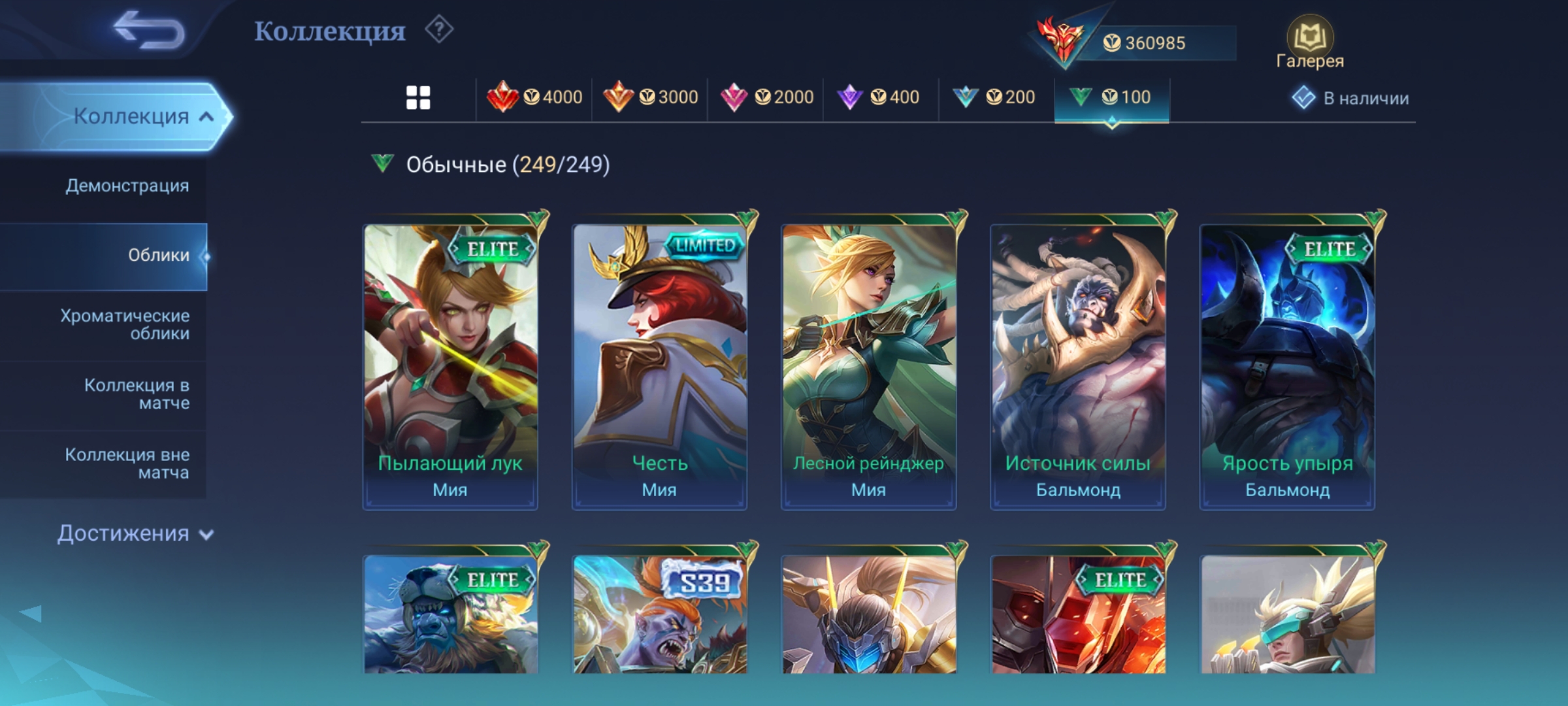Expand the Достижения section
This screenshot has height=706, width=1568.
(135, 533)
